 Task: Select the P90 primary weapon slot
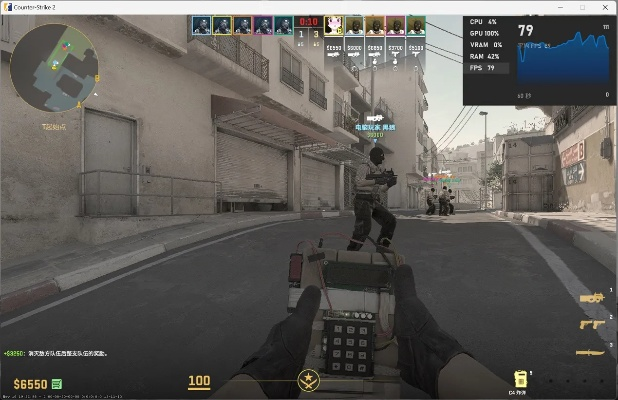click(x=592, y=298)
